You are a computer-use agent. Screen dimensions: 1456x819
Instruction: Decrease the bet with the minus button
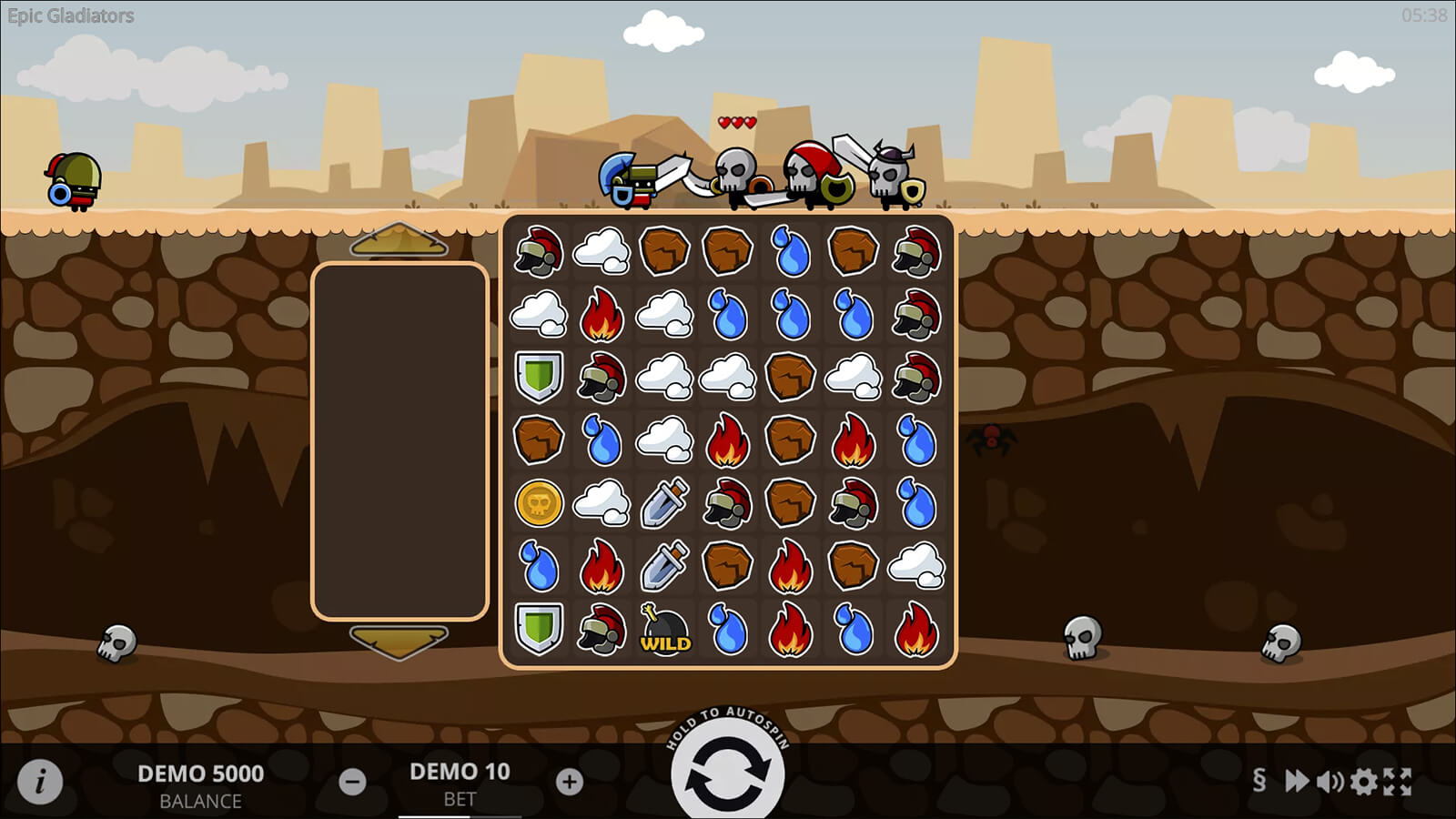tap(352, 781)
